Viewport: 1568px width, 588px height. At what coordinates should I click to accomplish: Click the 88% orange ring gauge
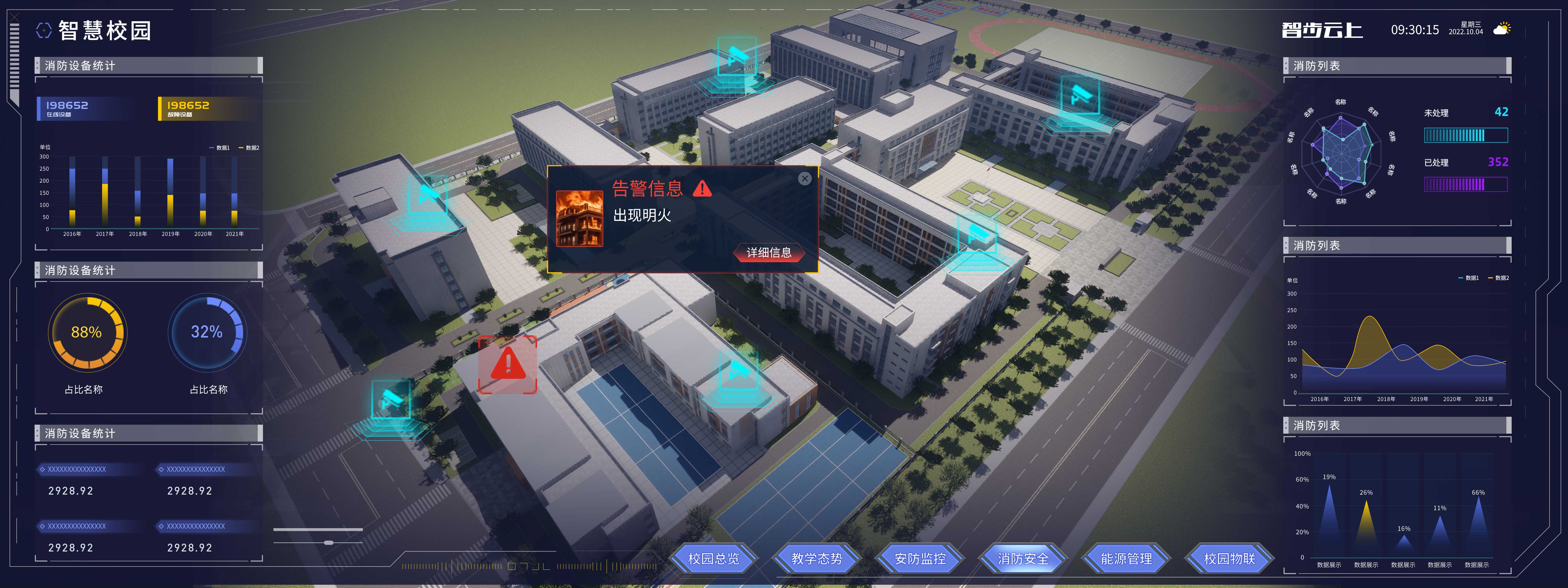click(87, 332)
